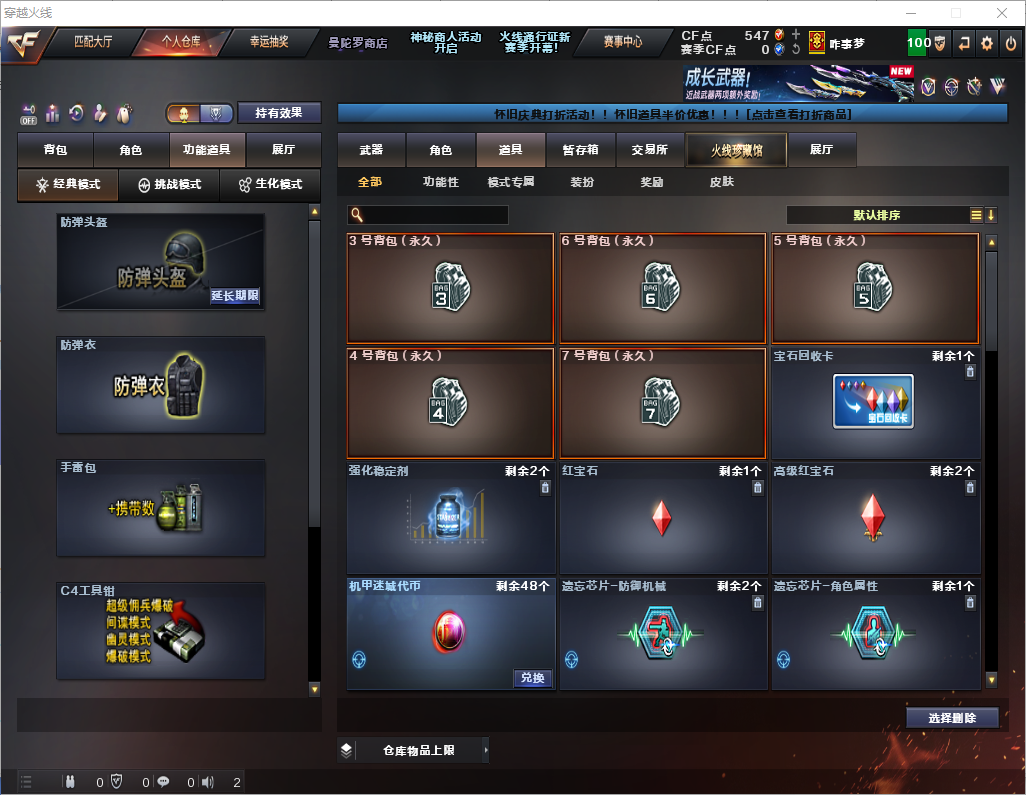Show the 皮肤 skins filter
1026x795 pixels.
(x=721, y=182)
